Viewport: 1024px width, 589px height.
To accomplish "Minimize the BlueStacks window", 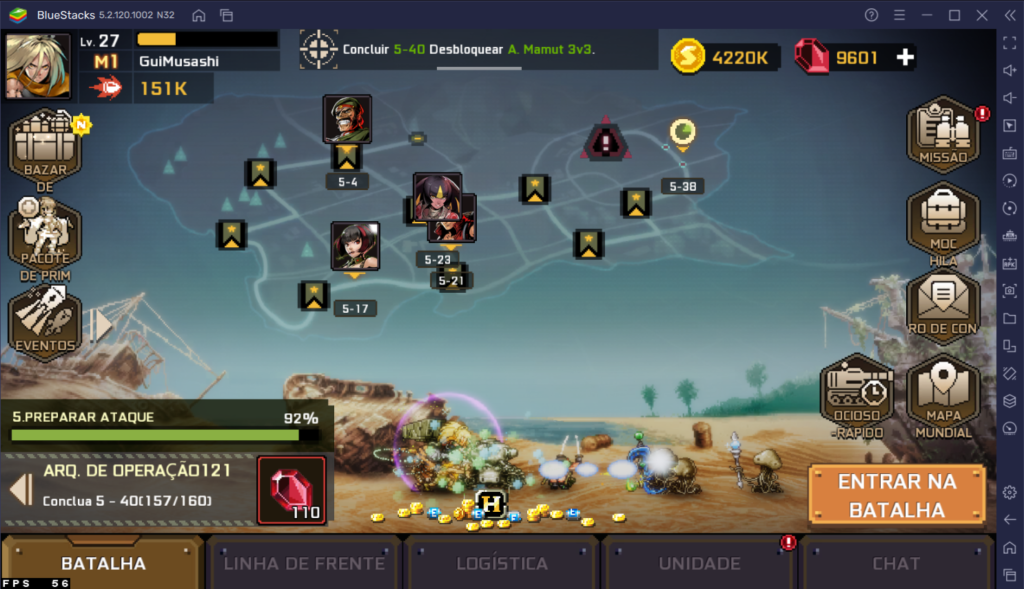I will [926, 15].
